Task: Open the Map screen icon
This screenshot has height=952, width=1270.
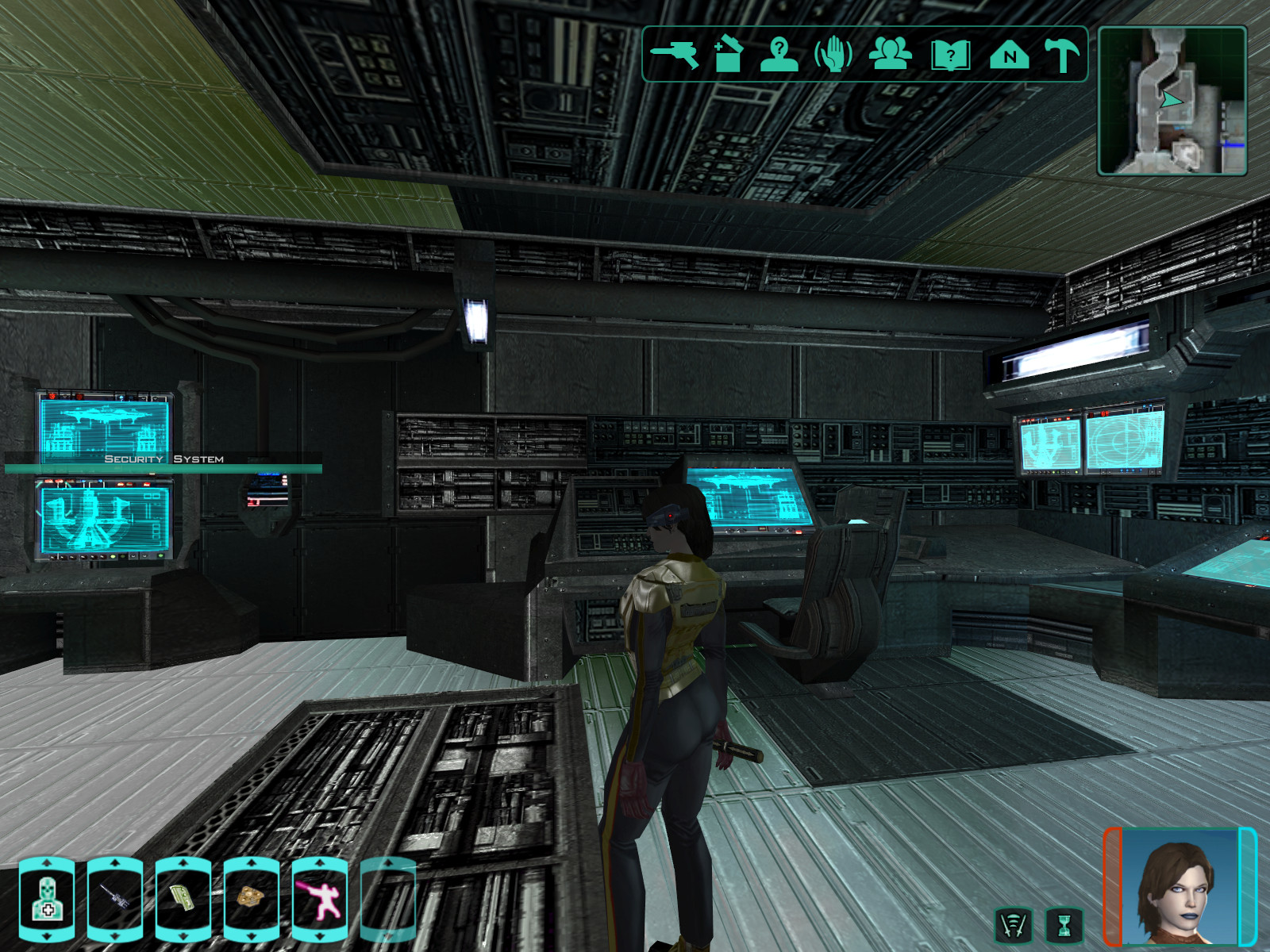Action: click(x=1009, y=56)
